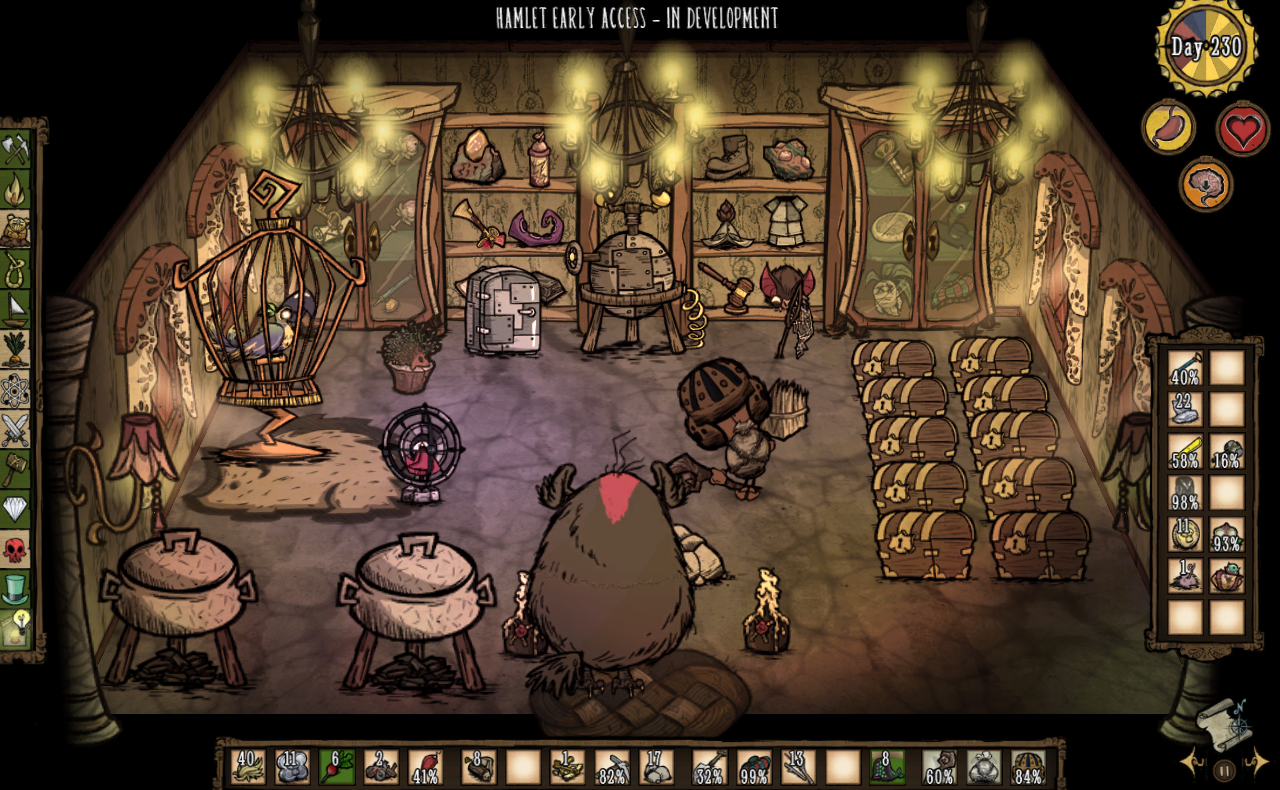This screenshot has width=1280, height=790.
Task: Switch to the Fight crossed-swords tab
Action: pyautogui.click(x=18, y=429)
